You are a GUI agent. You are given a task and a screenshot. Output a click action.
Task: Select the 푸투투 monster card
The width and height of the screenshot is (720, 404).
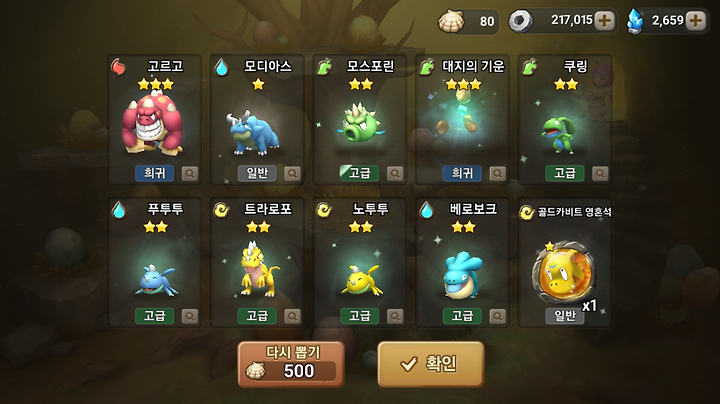click(x=153, y=262)
